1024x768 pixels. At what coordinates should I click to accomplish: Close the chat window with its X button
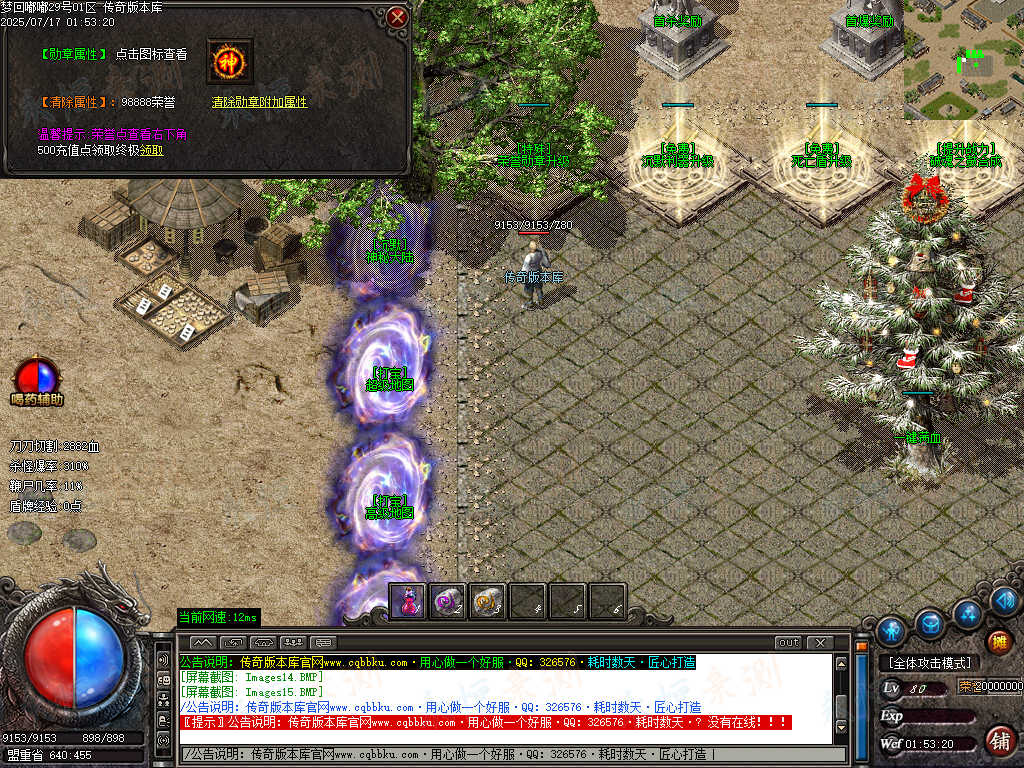point(820,642)
